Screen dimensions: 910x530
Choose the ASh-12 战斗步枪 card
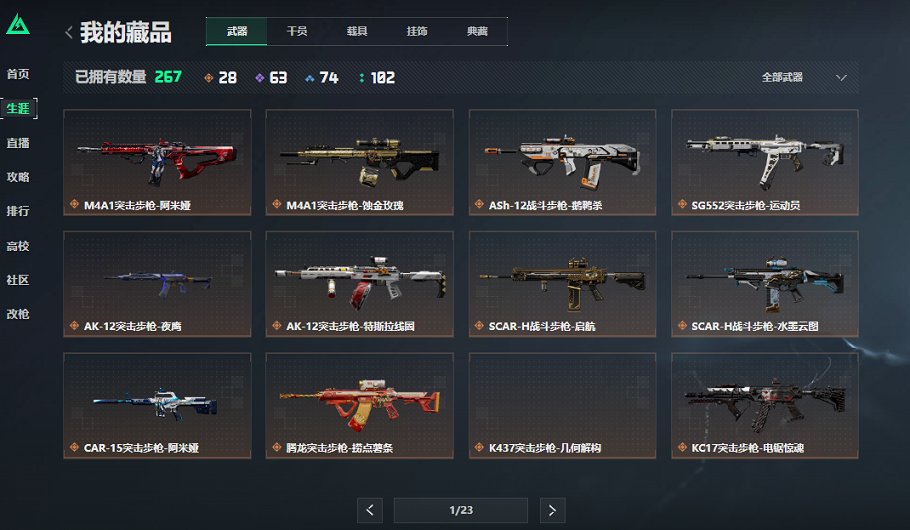tap(562, 162)
